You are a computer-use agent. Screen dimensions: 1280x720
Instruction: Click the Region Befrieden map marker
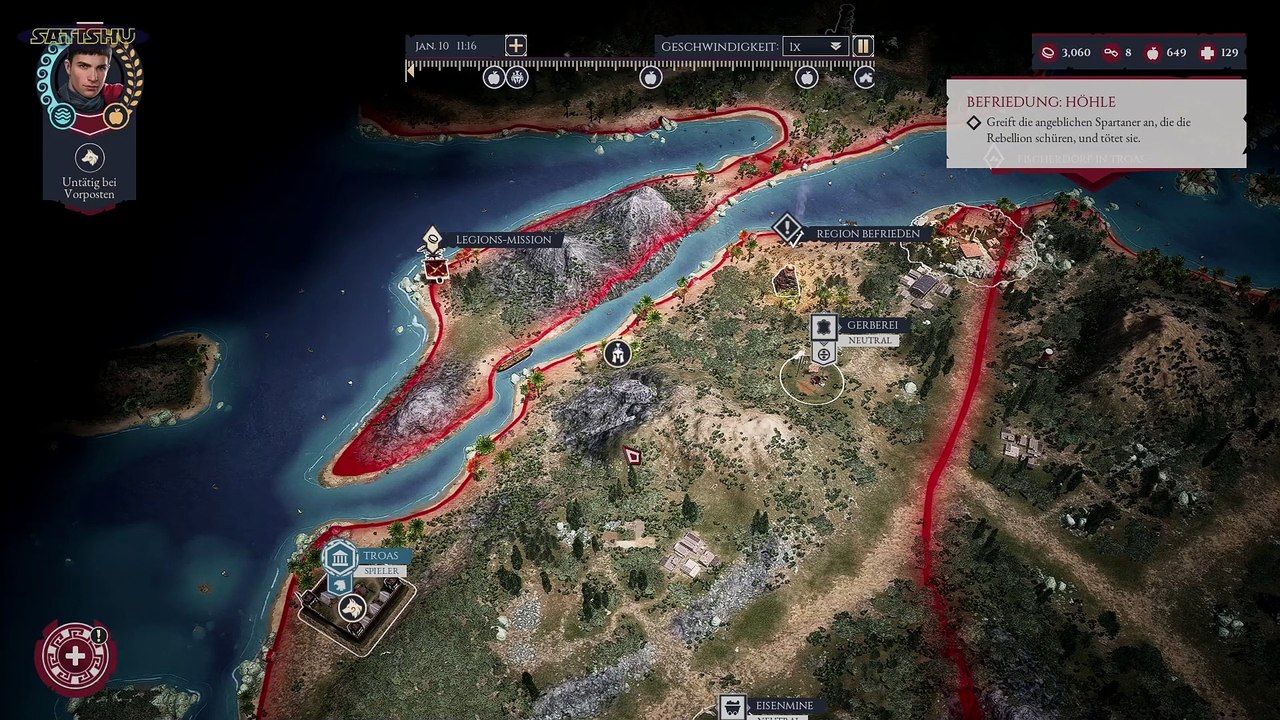coord(788,231)
